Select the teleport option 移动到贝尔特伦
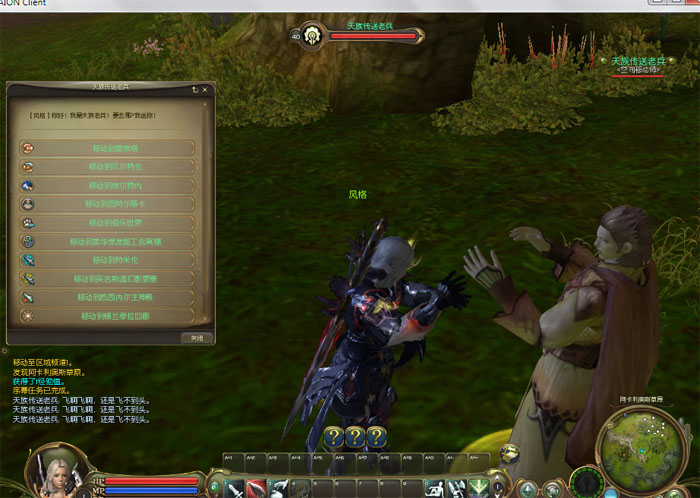This screenshot has width=700, height=498. 106,167
